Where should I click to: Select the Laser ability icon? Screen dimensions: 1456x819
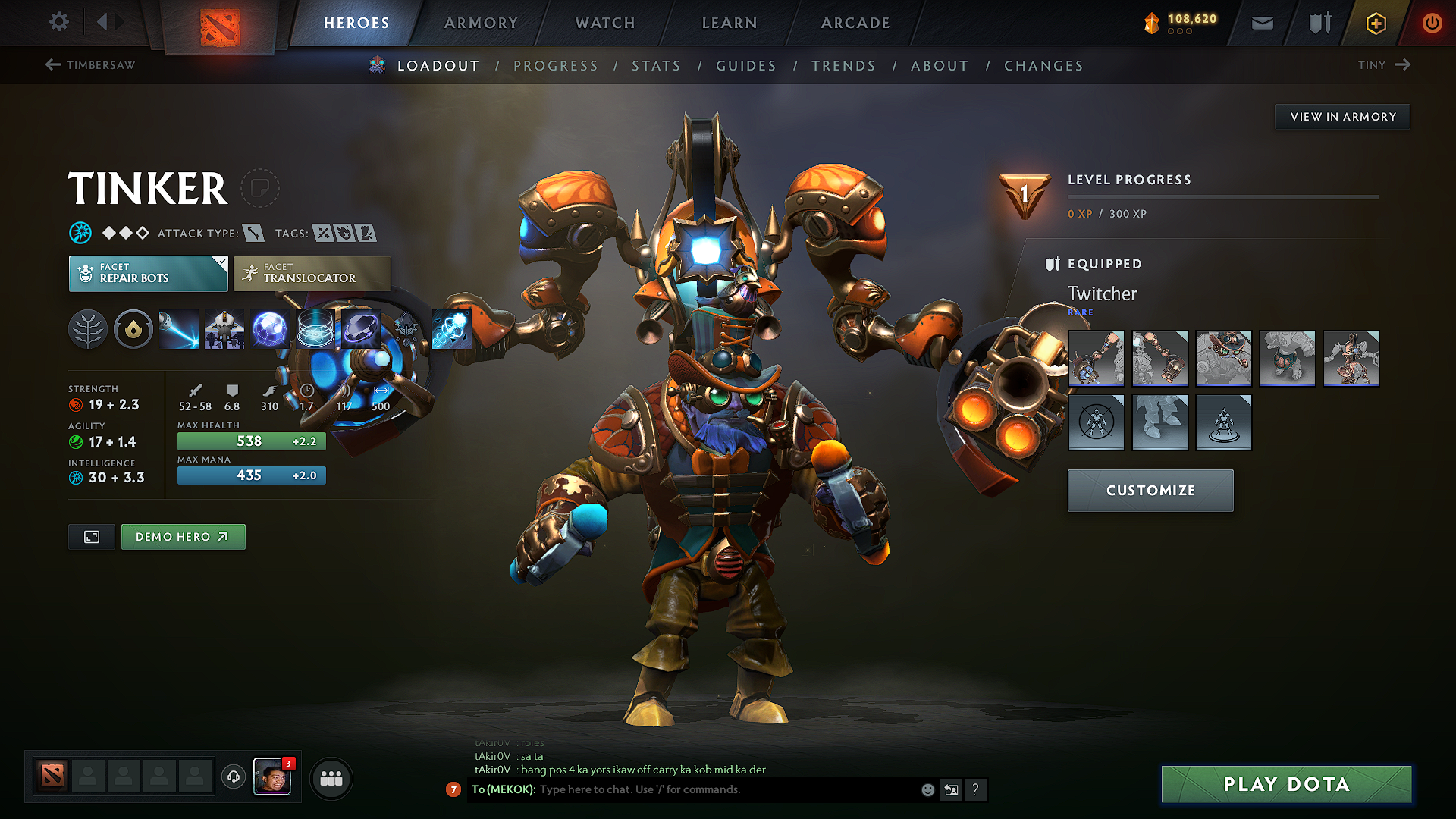(x=178, y=329)
